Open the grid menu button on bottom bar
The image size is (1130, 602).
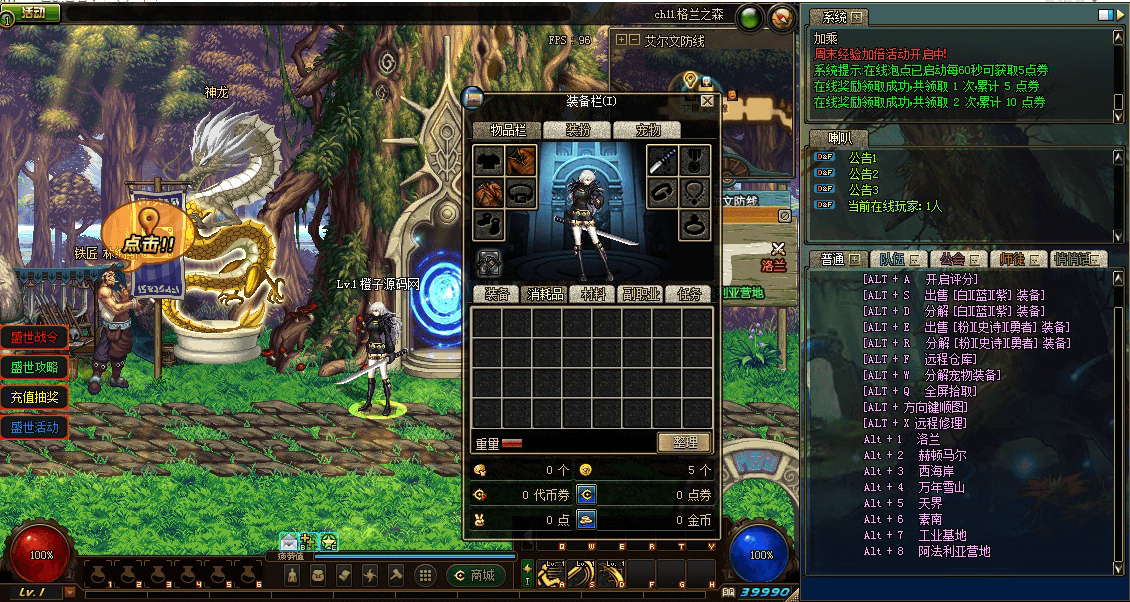point(425,575)
